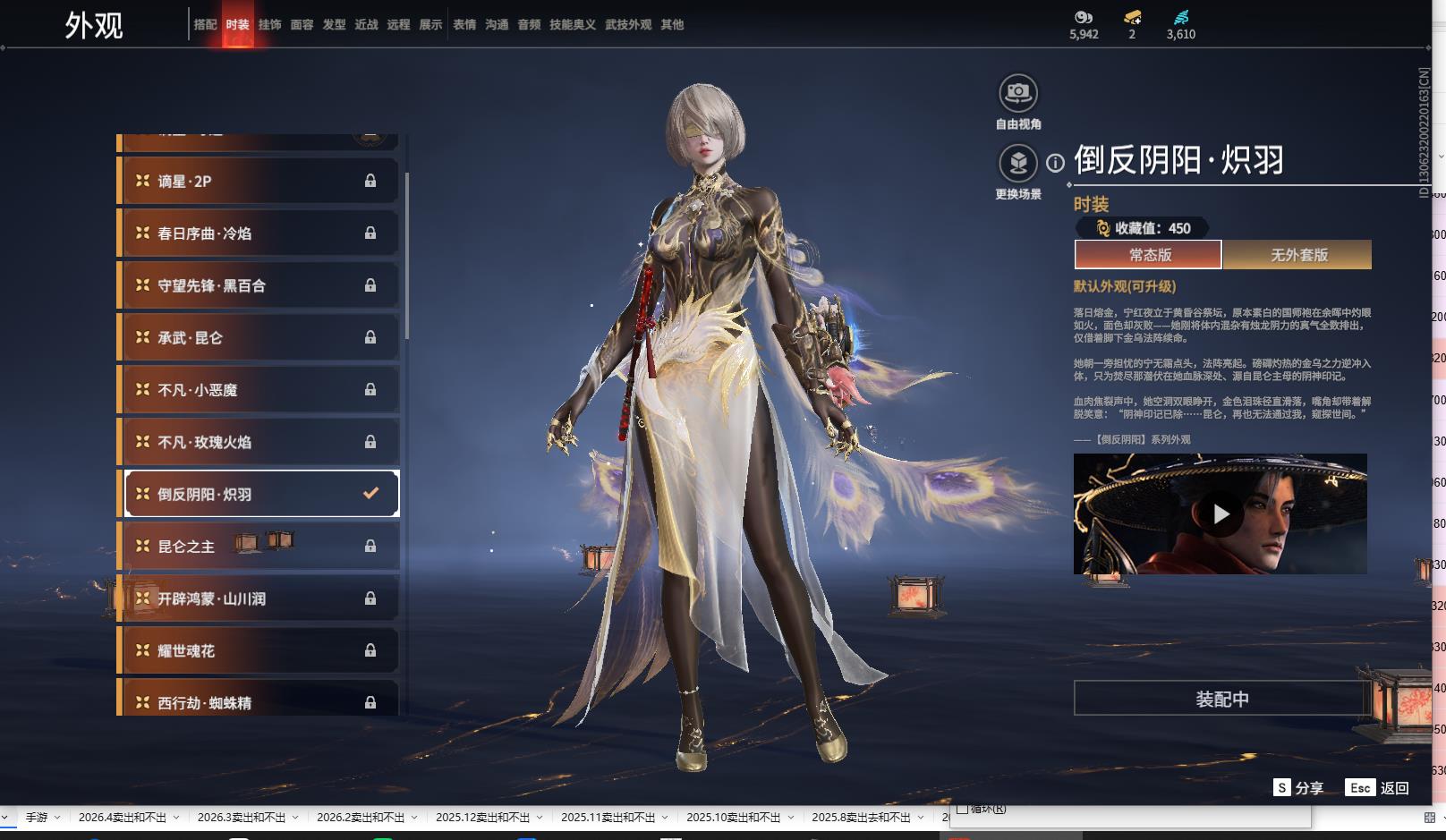The height and width of the screenshot is (840, 1446).
Task: Pick the 耀世魂花 outfit
Action: click(x=258, y=651)
